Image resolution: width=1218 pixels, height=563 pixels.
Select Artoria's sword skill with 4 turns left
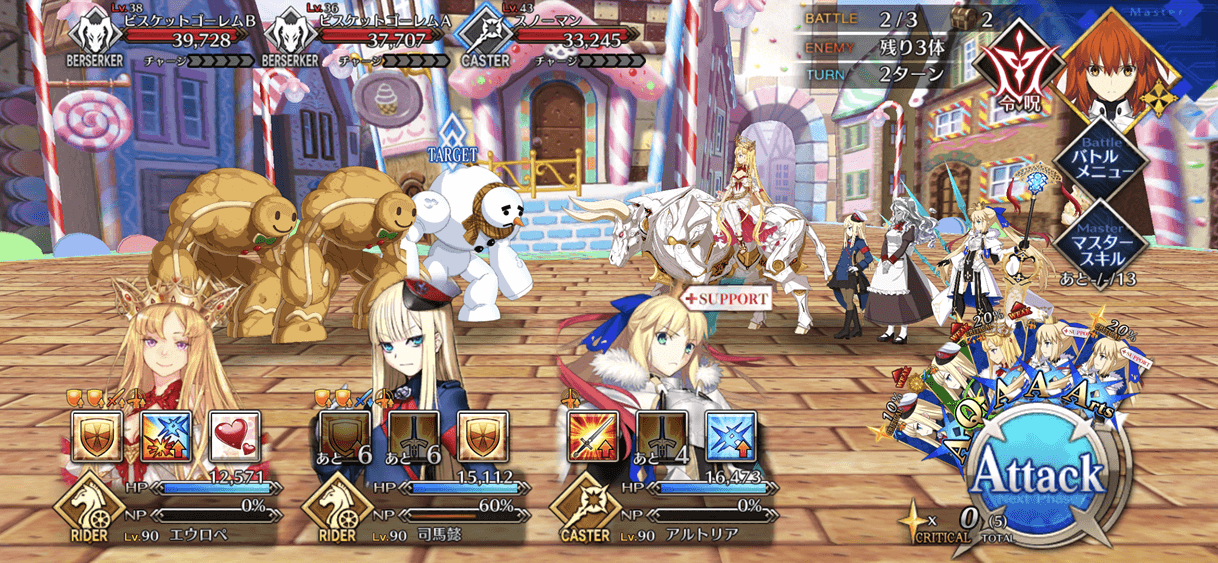[x=657, y=436]
